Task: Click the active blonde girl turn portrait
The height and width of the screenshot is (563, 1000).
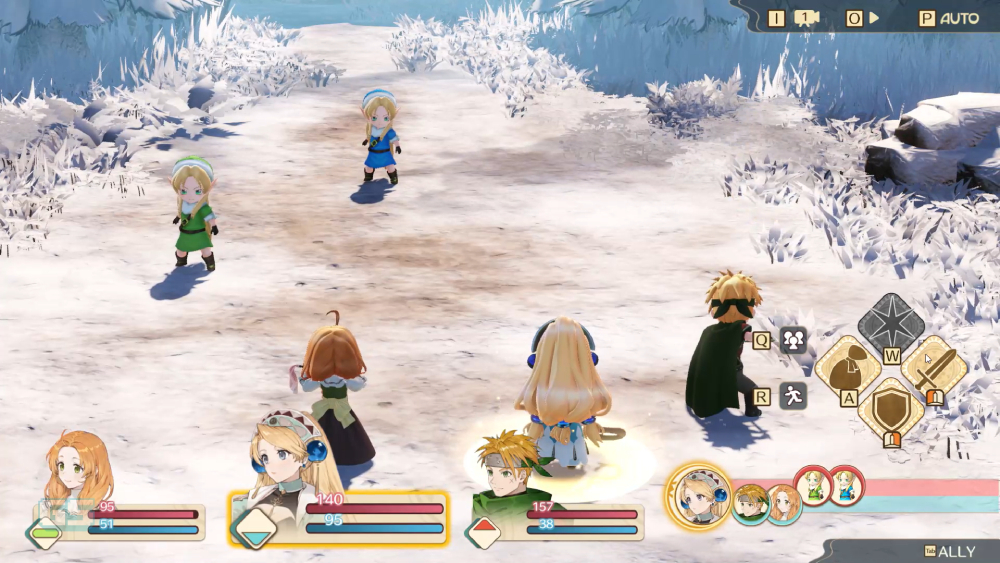Action: click(x=698, y=496)
